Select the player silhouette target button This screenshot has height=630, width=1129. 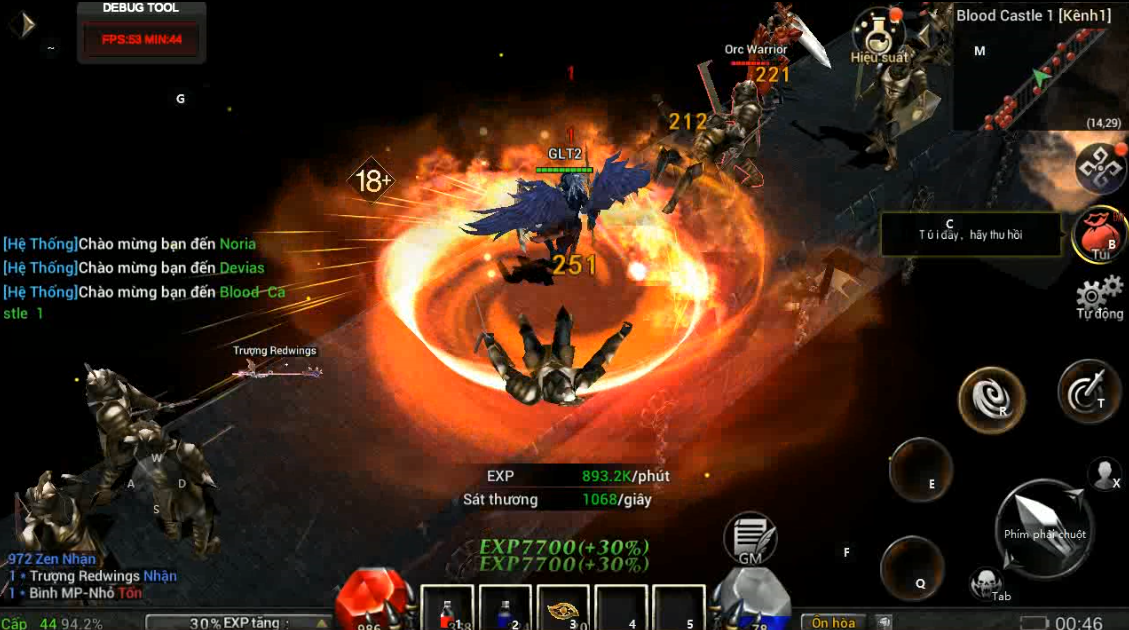pyautogui.click(x=1104, y=473)
